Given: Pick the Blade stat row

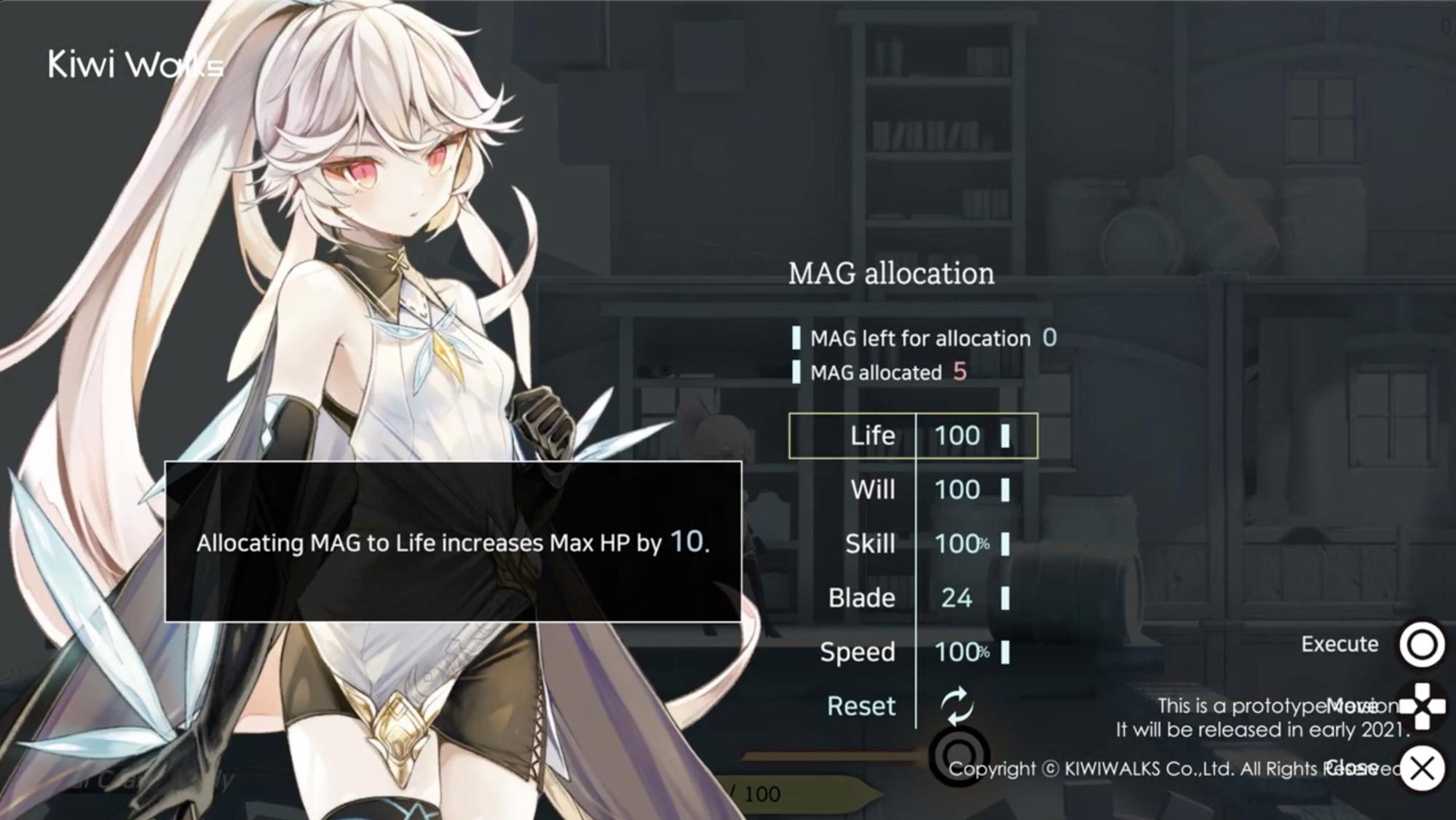Looking at the screenshot, I should click(x=913, y=598).
